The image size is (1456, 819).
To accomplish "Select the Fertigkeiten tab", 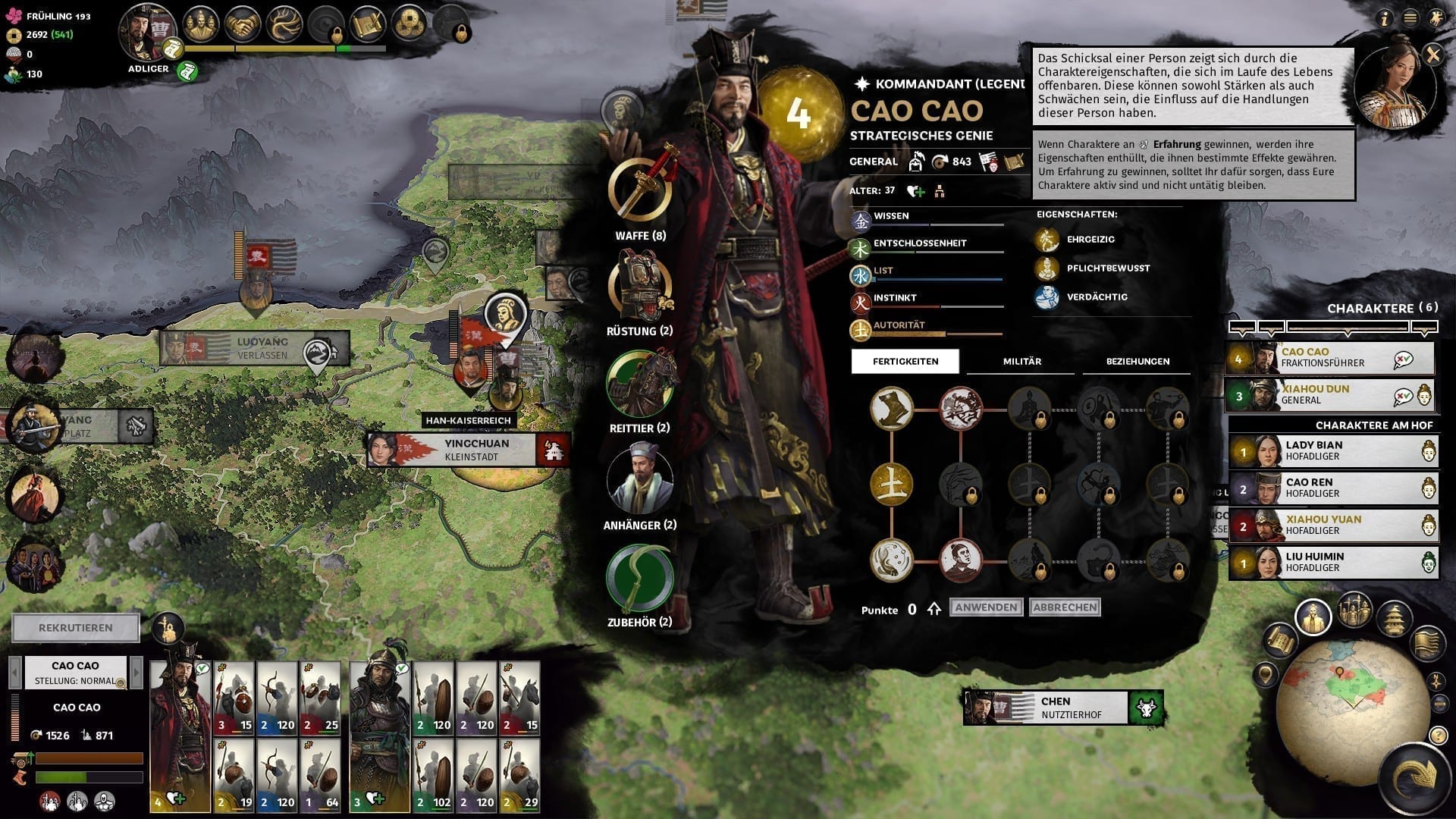I will point(905,362).
